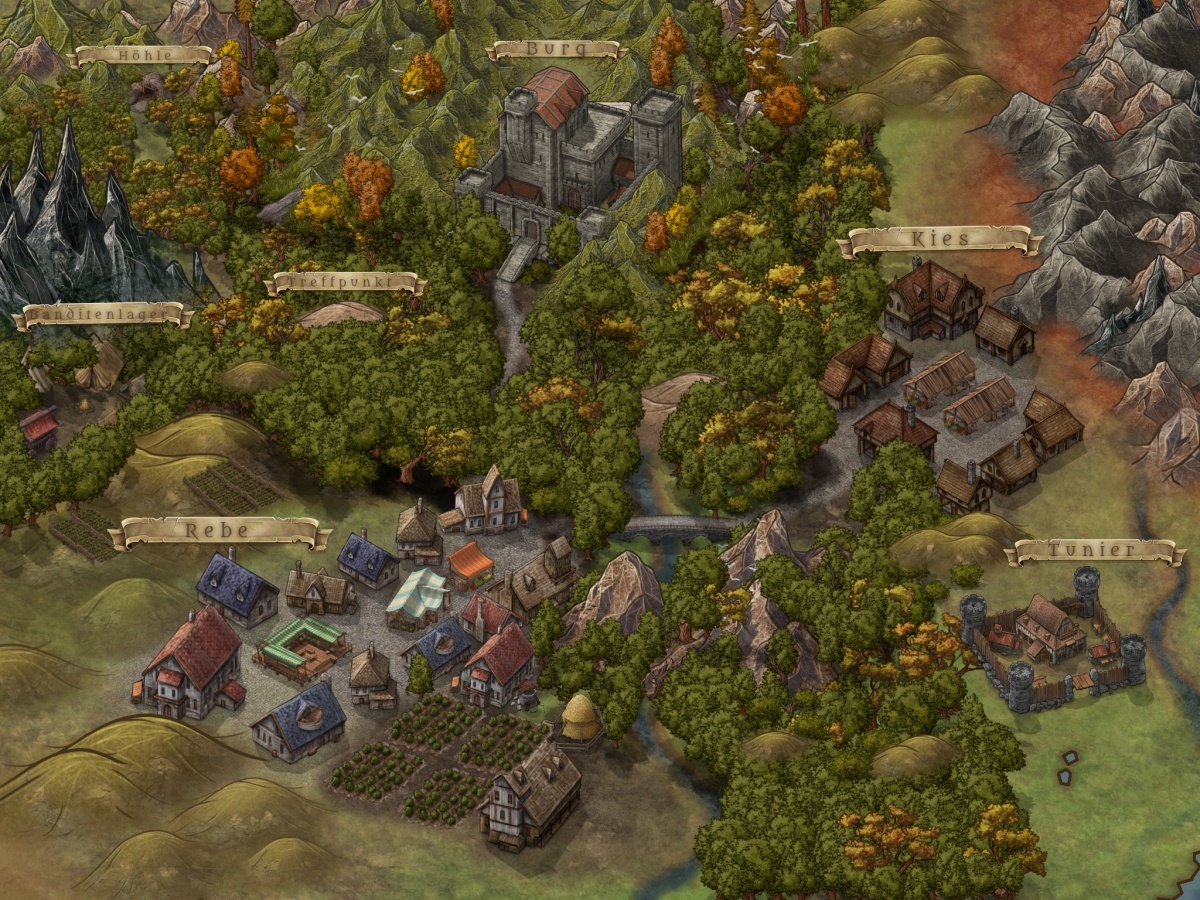Select the Höhle location banner
Image resolution: width=1200 pixels, height=900 pixels.
[x=139, y=55]
